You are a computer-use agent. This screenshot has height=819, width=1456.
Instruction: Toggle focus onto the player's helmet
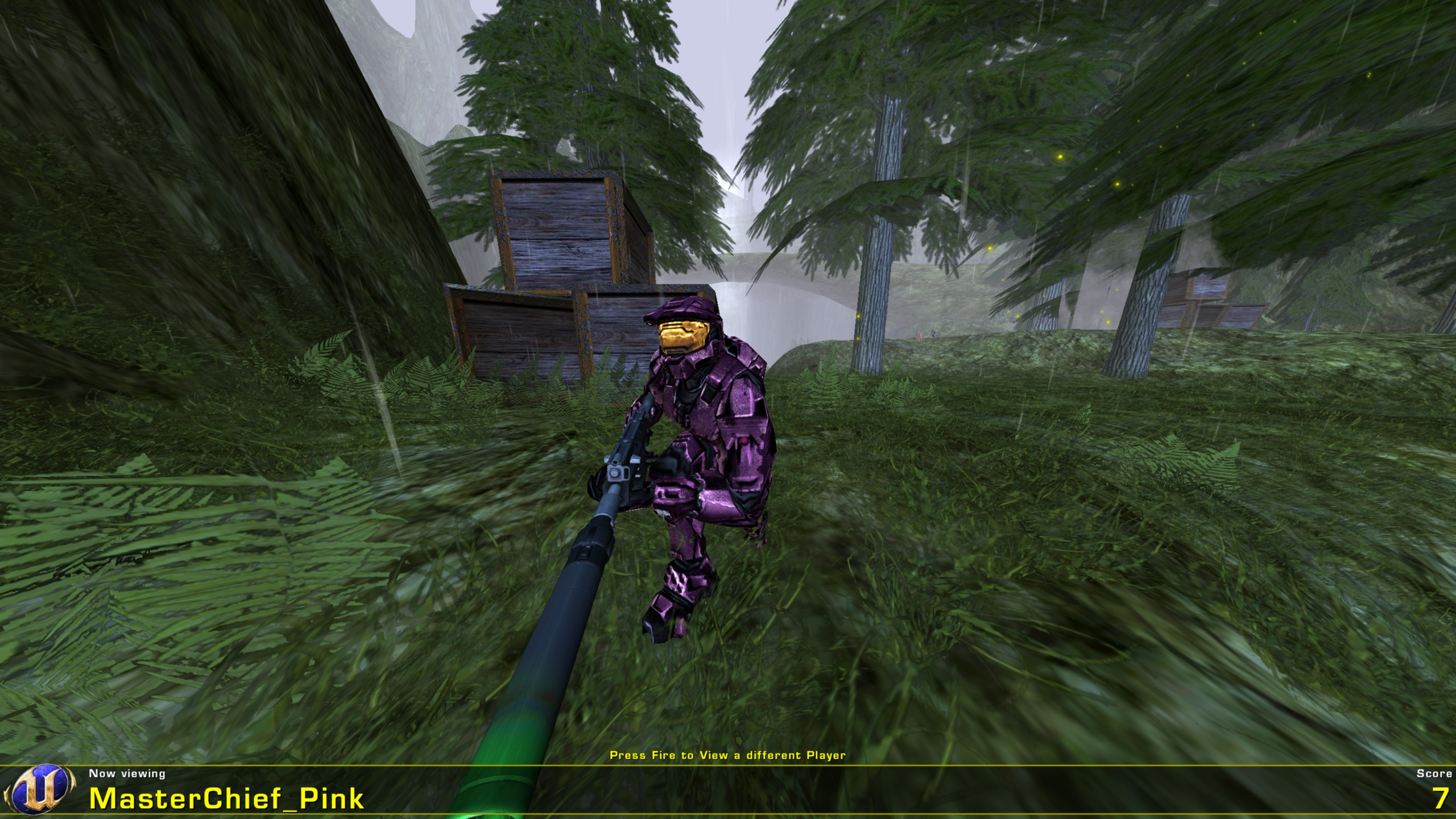point(681,336)
